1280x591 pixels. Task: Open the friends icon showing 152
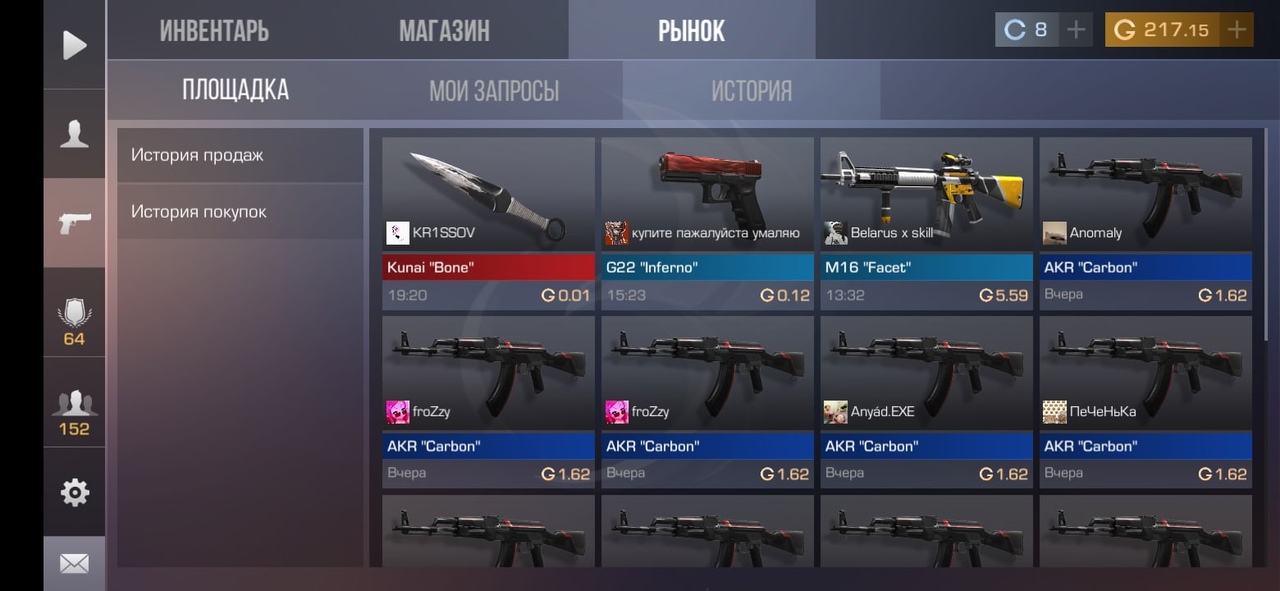74,412
